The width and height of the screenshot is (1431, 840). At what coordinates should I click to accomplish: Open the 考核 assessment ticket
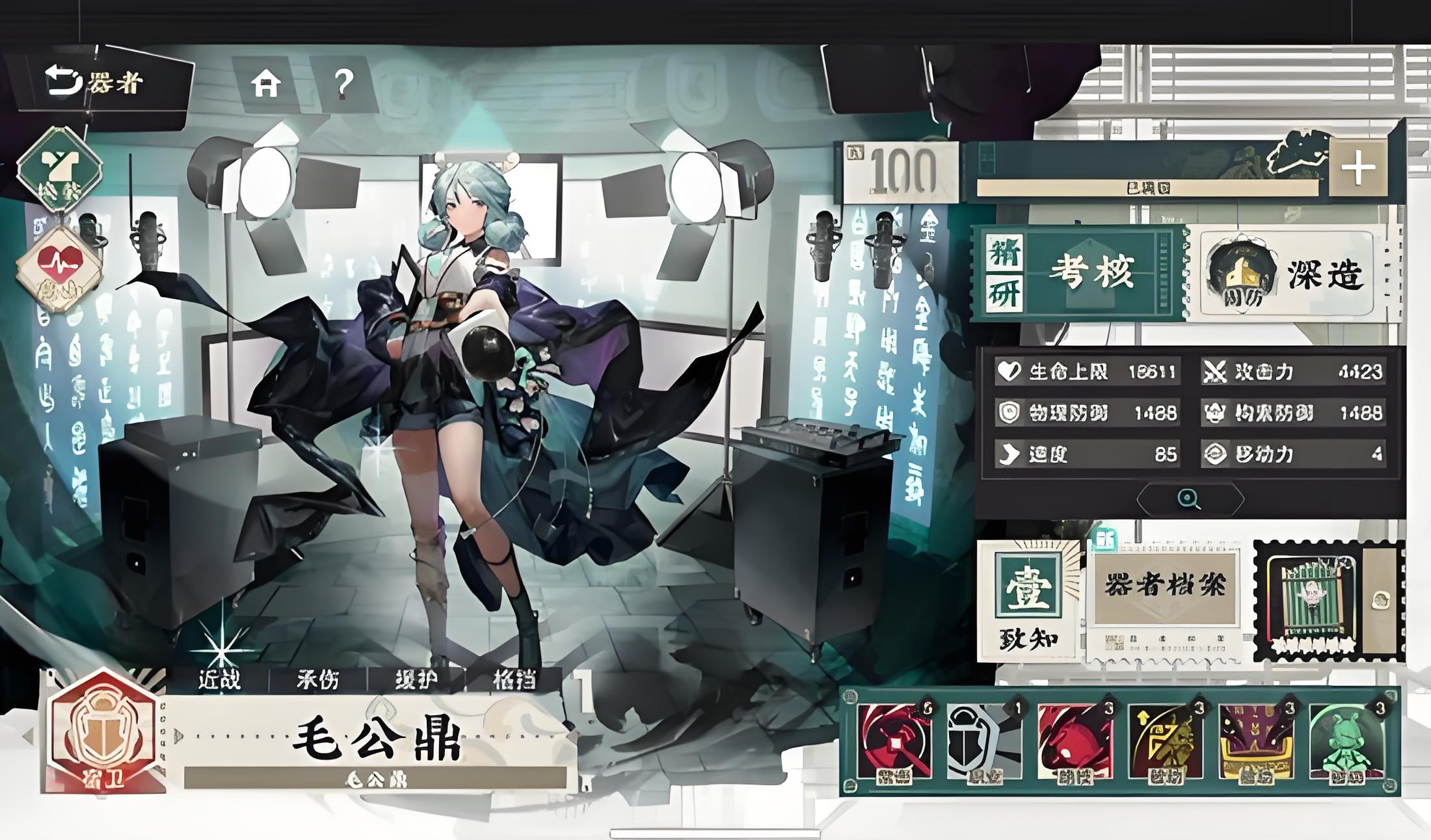click(x=1080, y=272)
